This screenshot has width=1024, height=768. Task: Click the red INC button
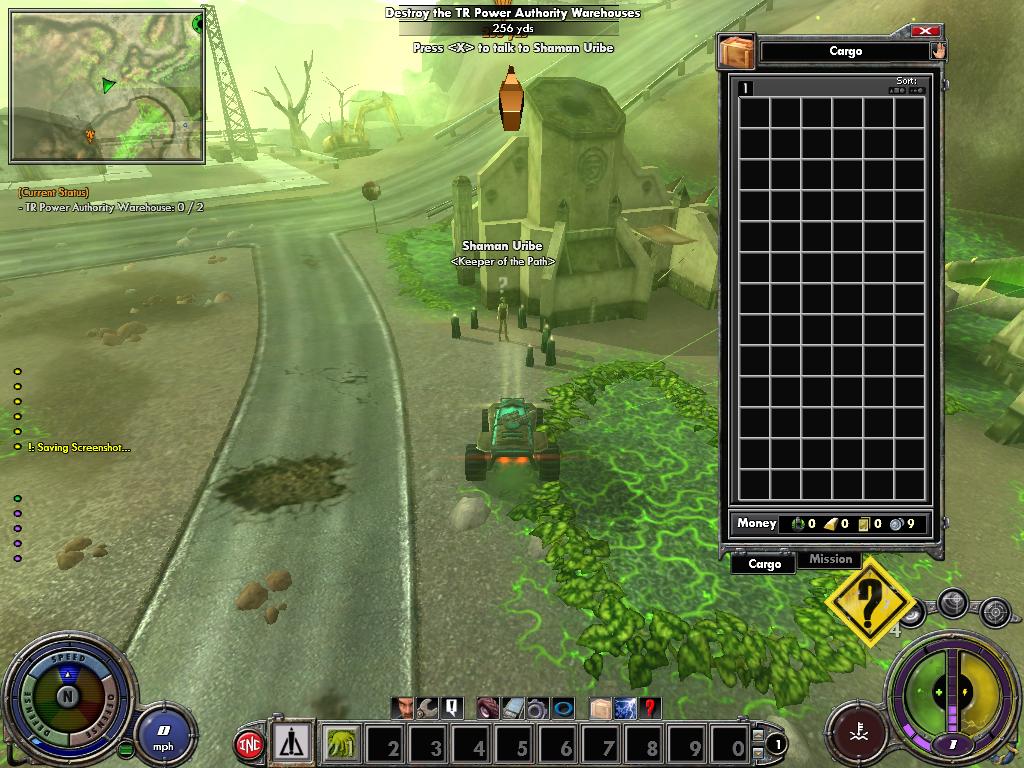point(249,745)
